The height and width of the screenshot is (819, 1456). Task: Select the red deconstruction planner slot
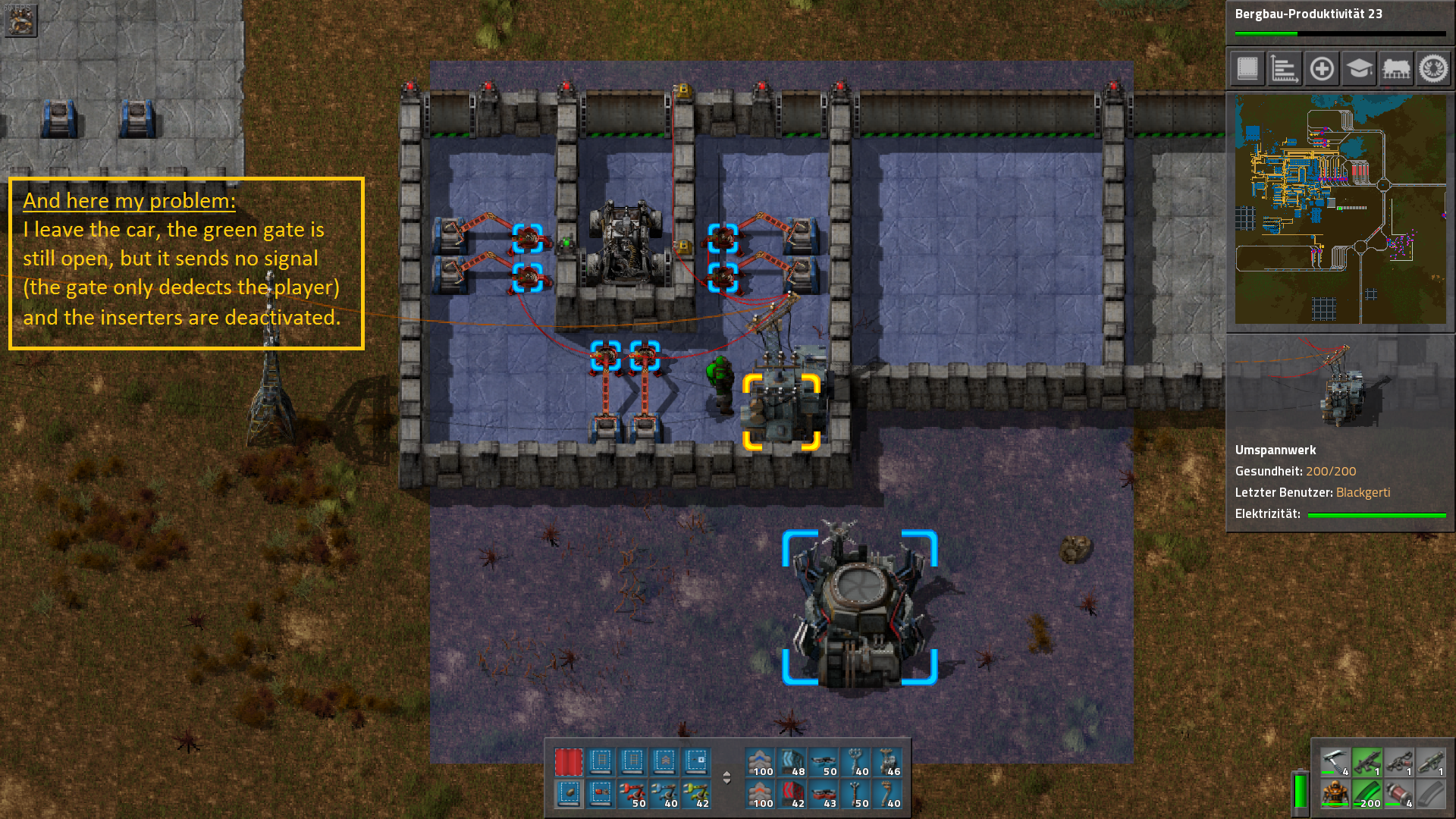568,762
